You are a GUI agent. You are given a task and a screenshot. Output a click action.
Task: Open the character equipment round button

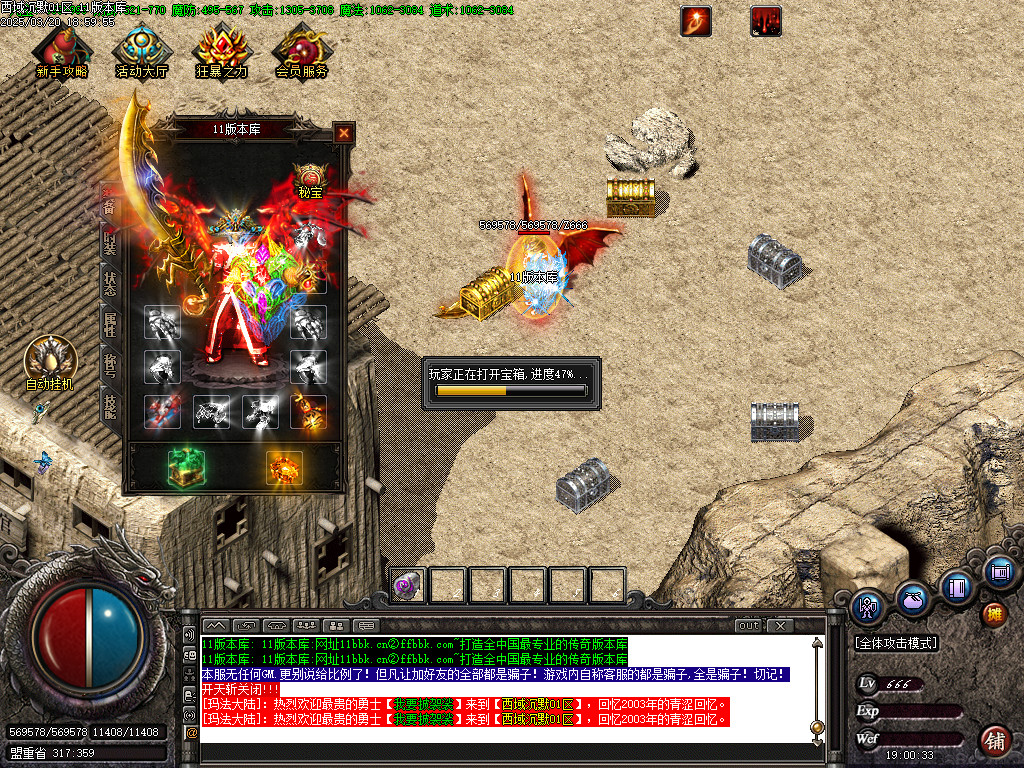(x=867, y=607)
